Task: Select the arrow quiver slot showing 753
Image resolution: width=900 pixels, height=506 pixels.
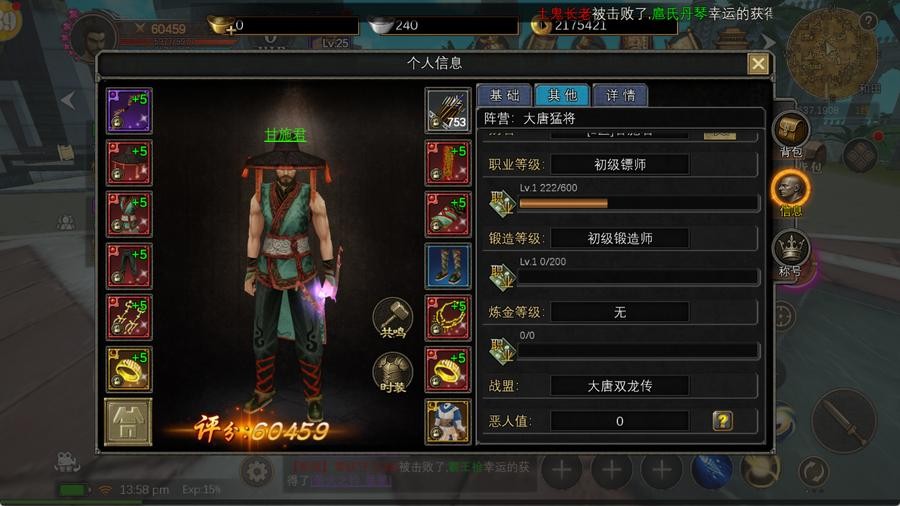Action: click(x=447, y=110)
